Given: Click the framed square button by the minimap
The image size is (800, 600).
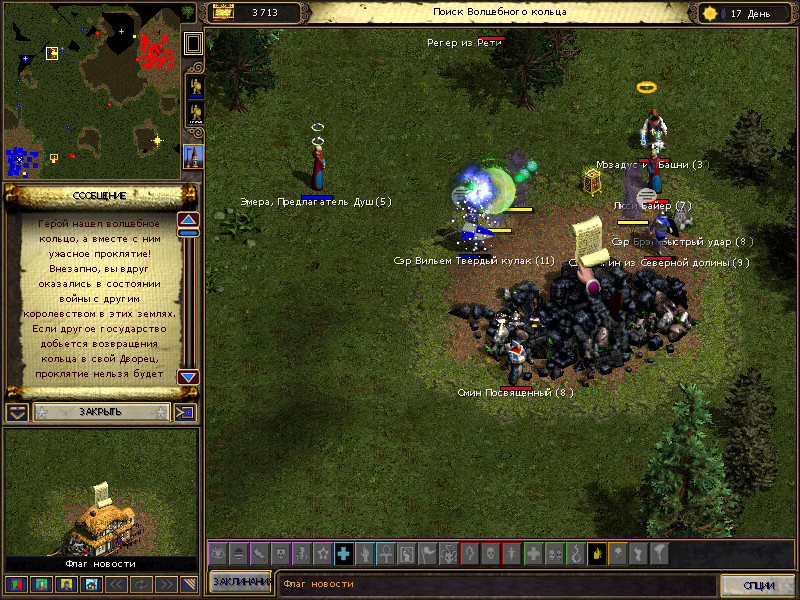Looking at the screenshot, I should tap(193, 43).
